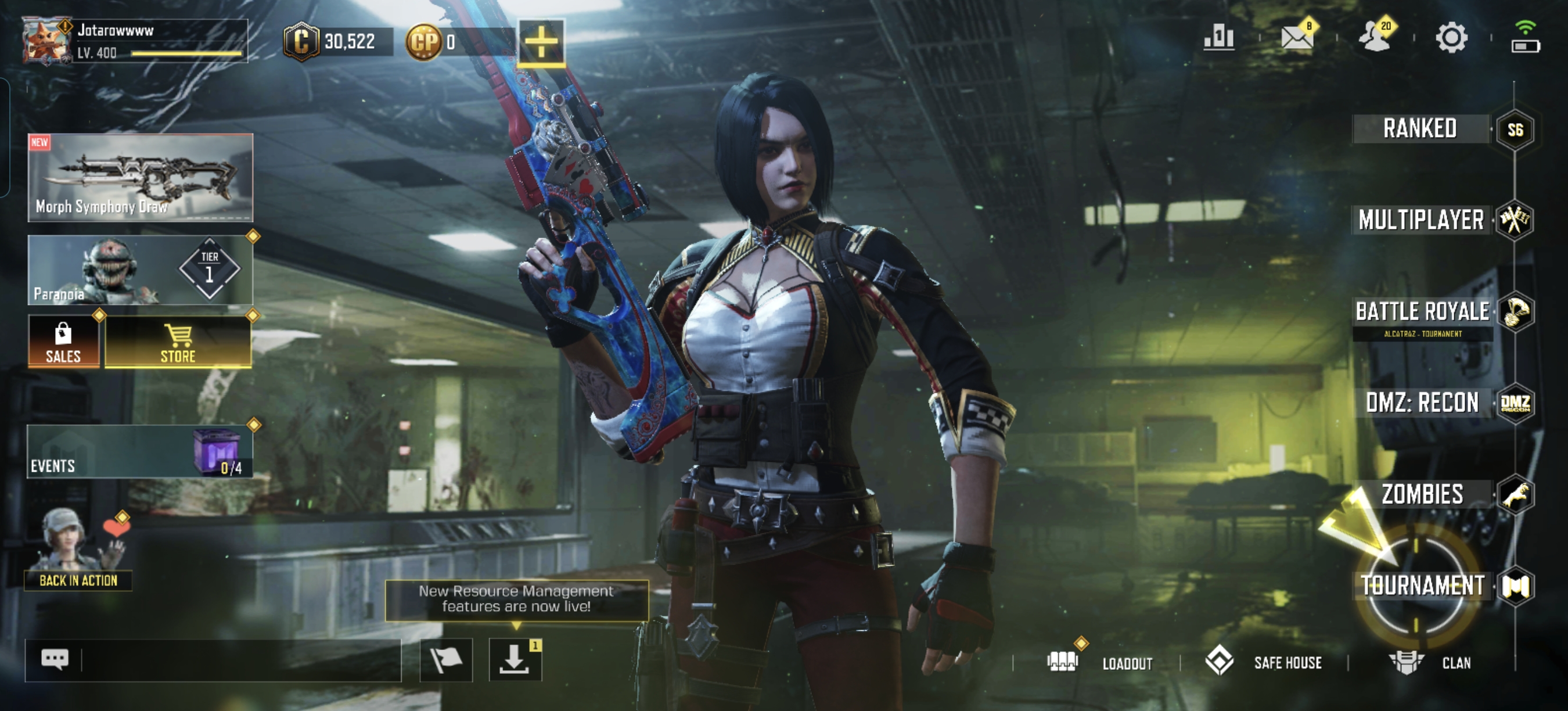1568x711 pixels.
Task: View the Sales offers
Action: point(63,342)
